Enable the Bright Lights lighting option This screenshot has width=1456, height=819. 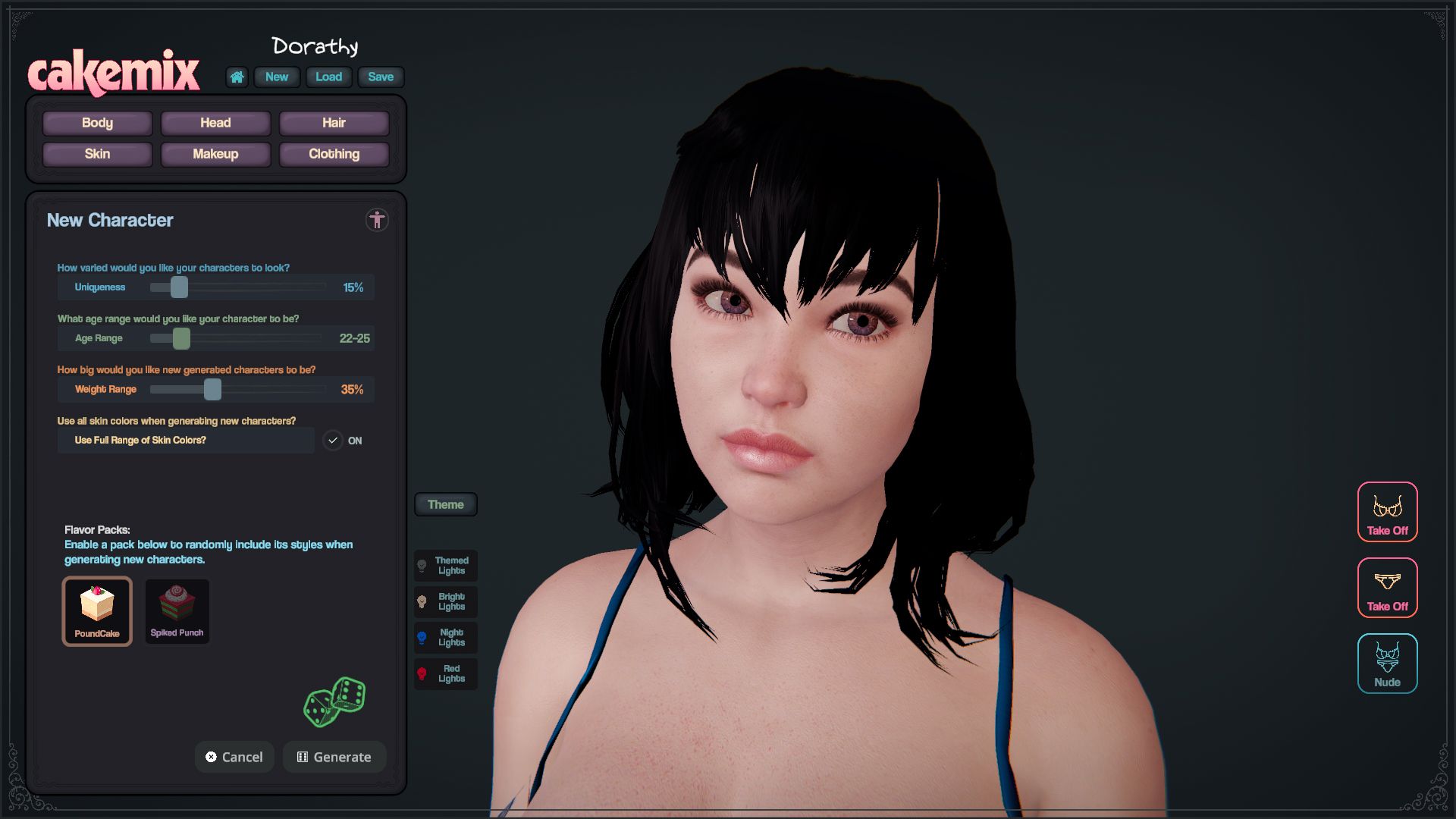[x=445, y=601]
